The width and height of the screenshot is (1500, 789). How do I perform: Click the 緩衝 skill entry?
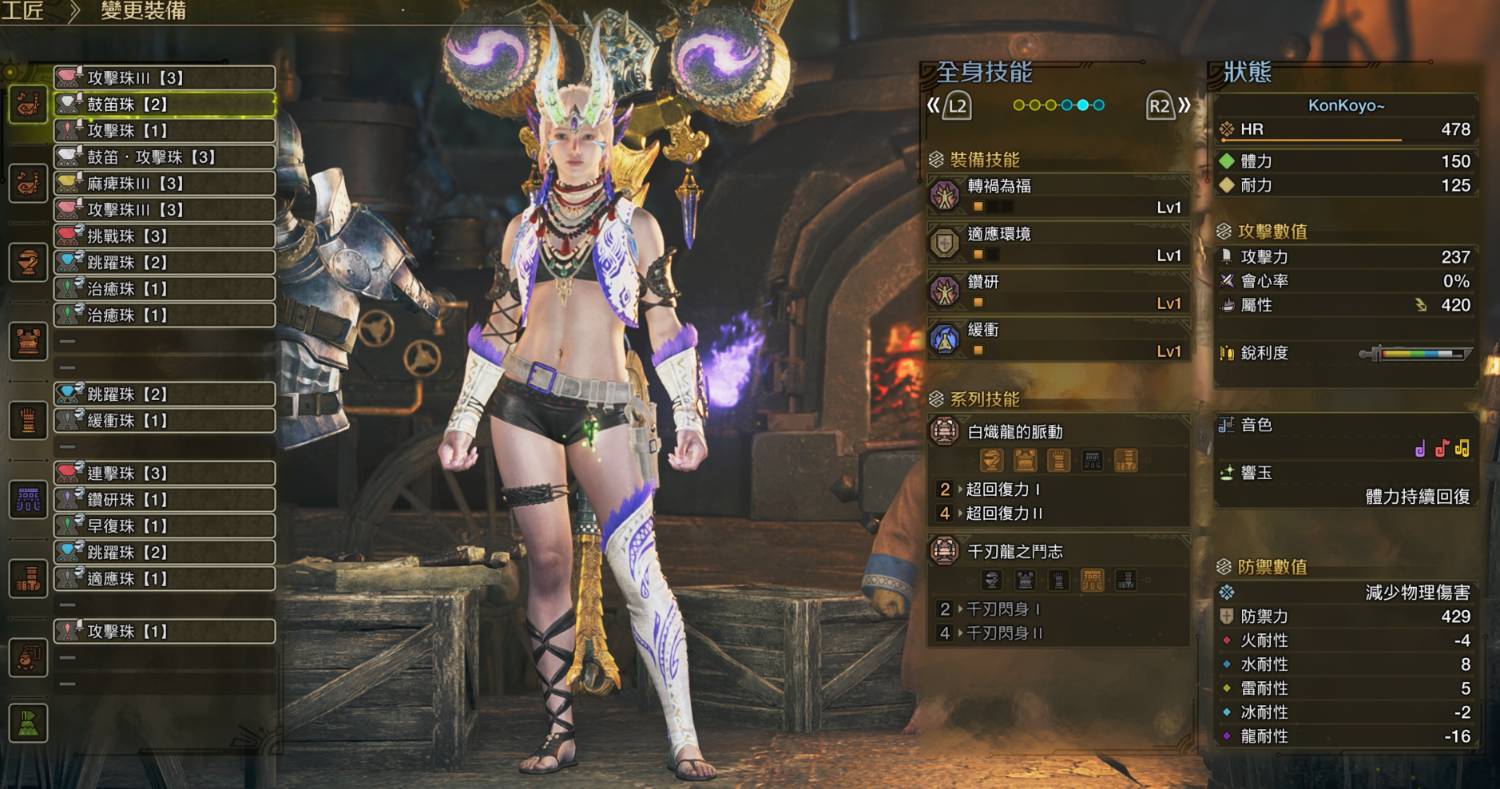click(1059, 340)
